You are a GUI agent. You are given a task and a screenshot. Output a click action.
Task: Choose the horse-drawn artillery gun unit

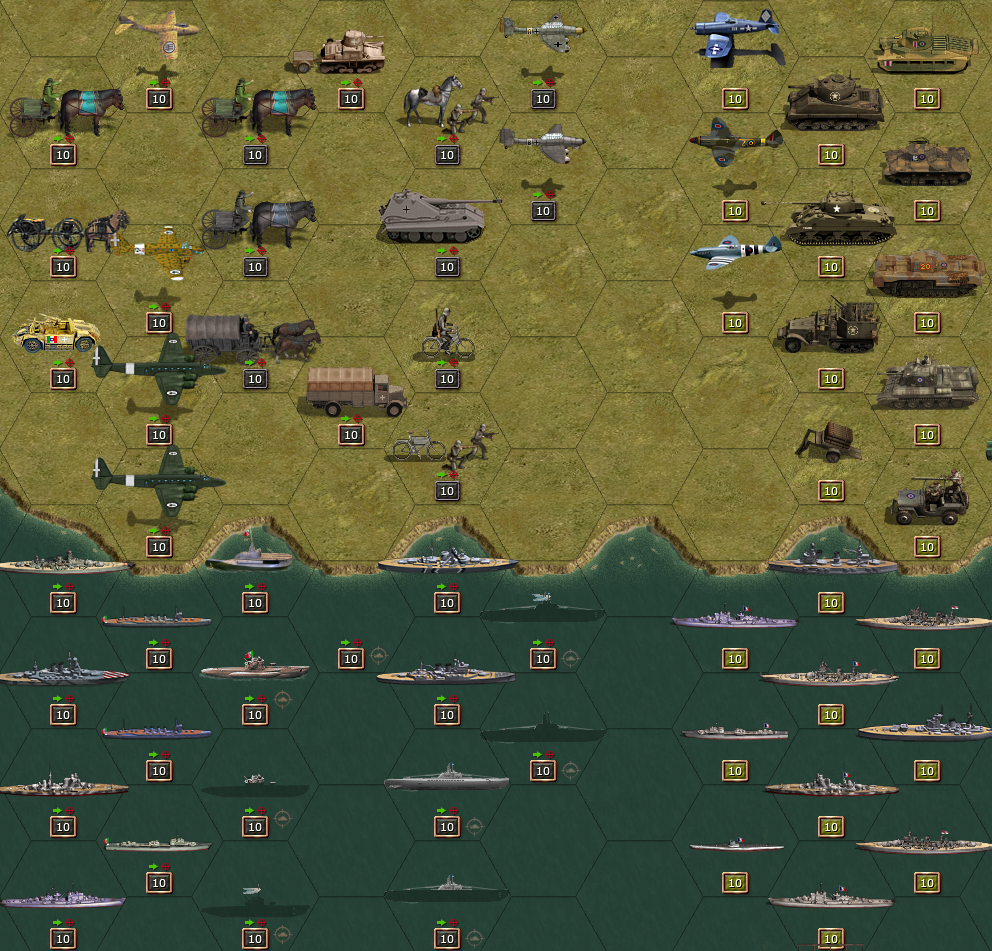(x=66, y=233)
